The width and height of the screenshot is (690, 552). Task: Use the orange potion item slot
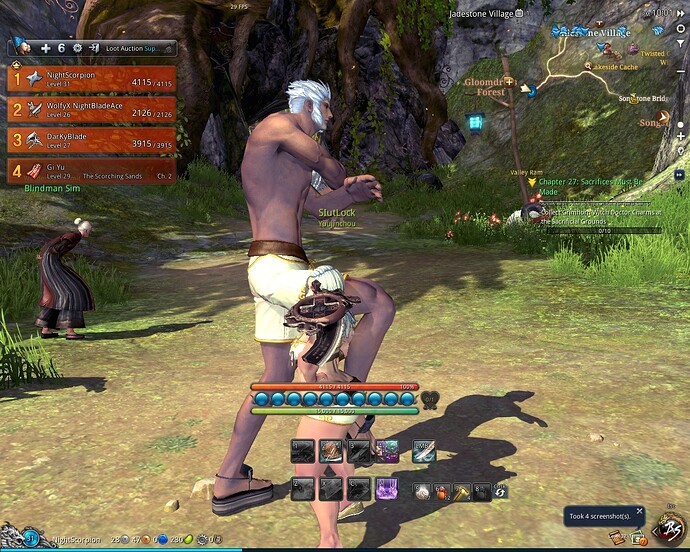pyautogui.click(x=443, y=491)
